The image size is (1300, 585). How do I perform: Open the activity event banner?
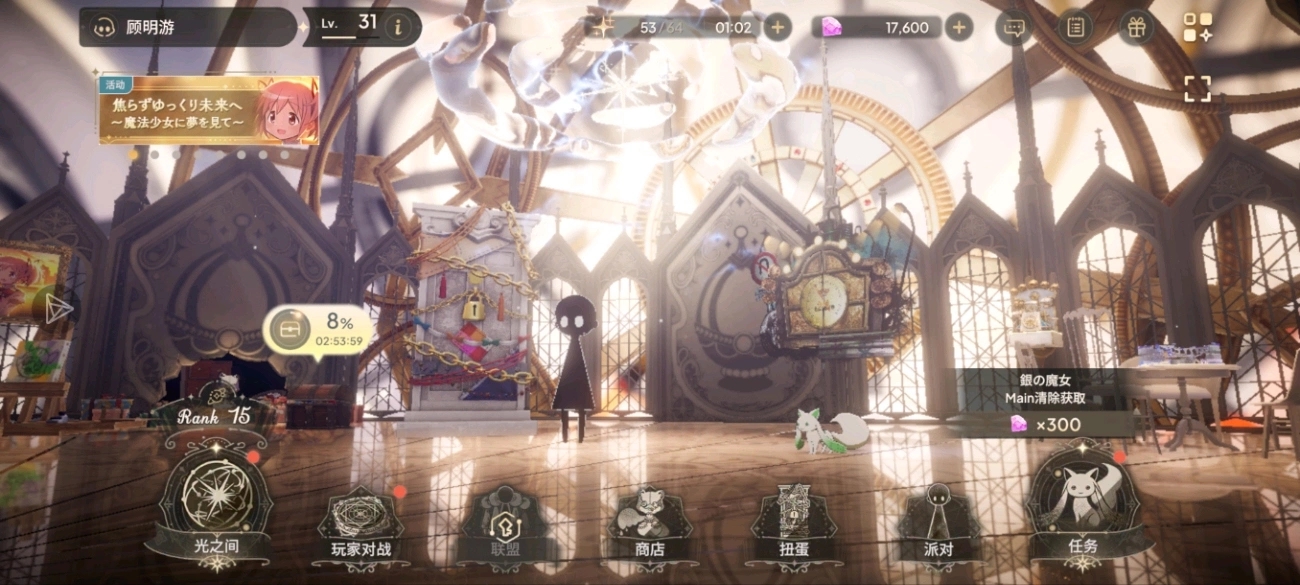tap(208, 110)
